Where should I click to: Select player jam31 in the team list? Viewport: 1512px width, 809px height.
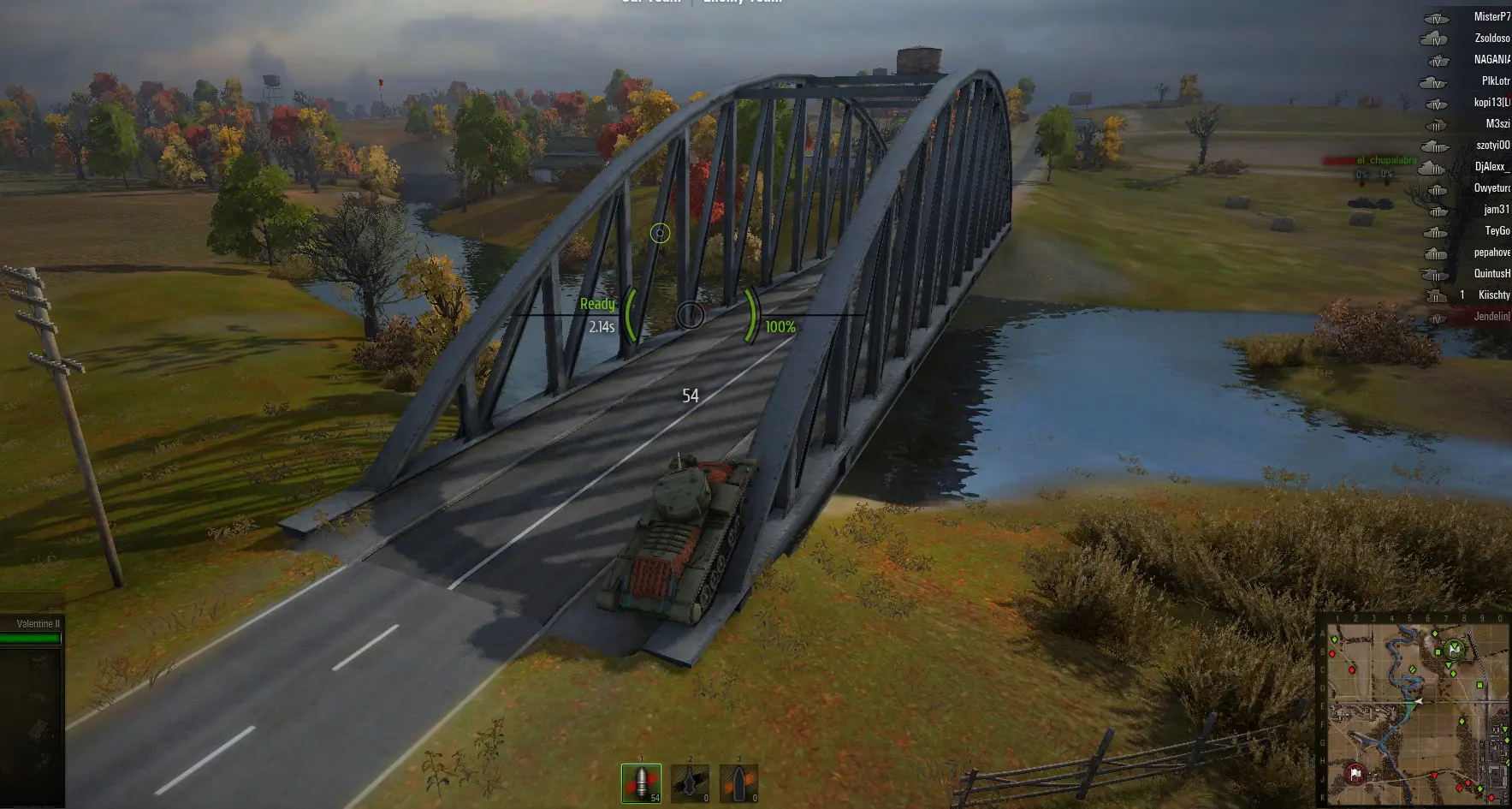point(1496,210)
